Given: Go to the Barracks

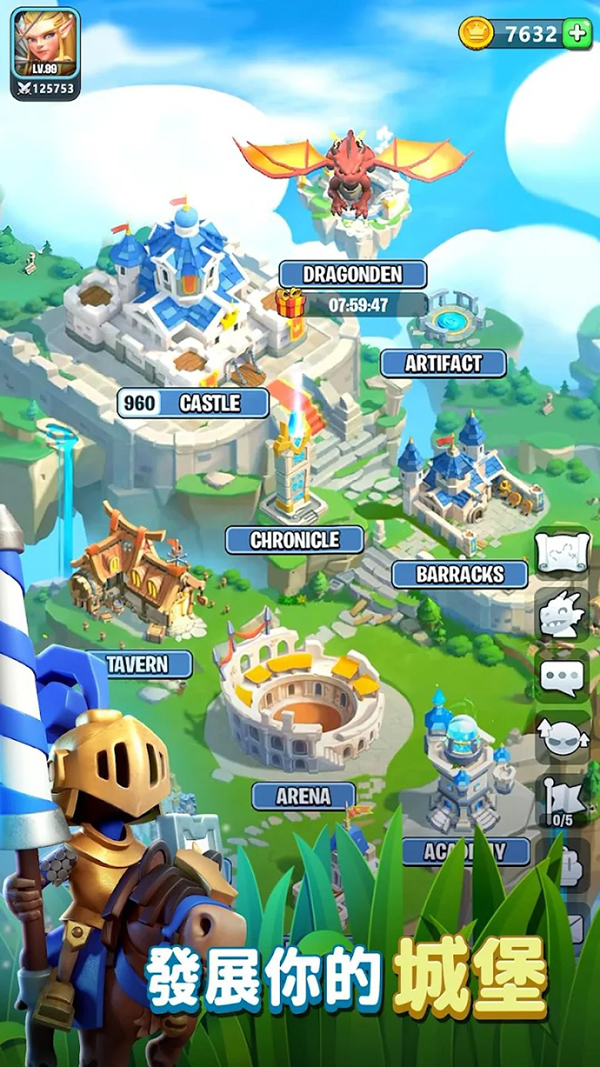Looking at the screenshot, I should (x=460, y=574).
